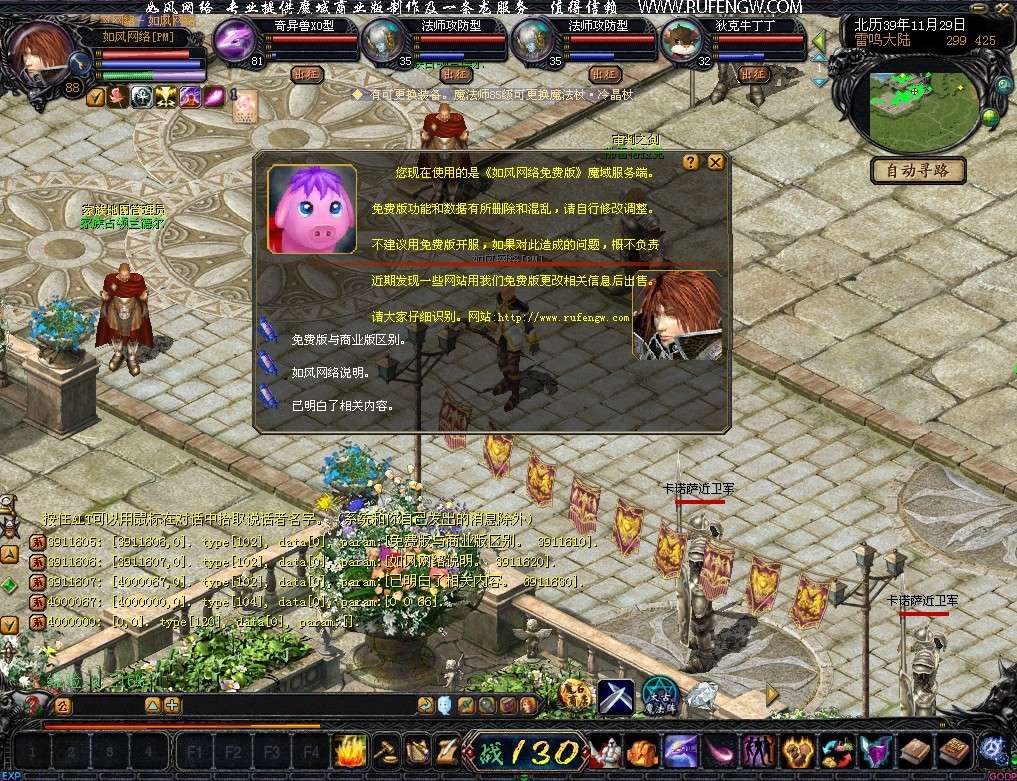Select the 奇异兽XO型 purple pet portrait

(237, 42)
